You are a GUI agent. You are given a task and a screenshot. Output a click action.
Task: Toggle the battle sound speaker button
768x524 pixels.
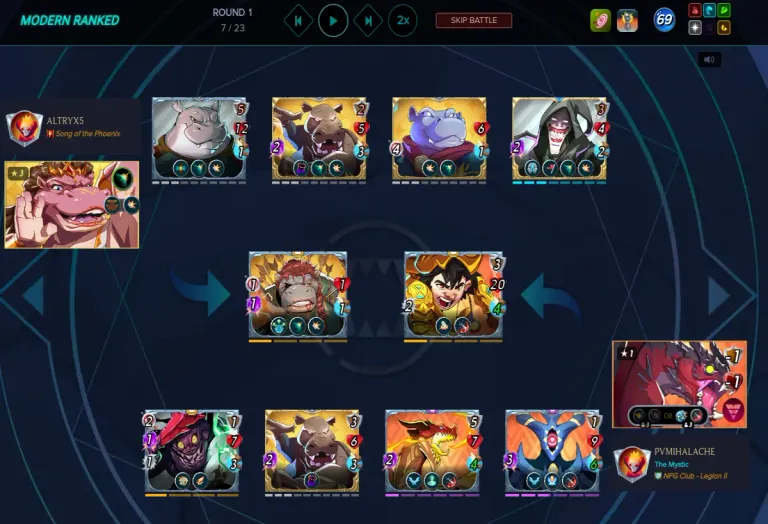pos(709,59)
